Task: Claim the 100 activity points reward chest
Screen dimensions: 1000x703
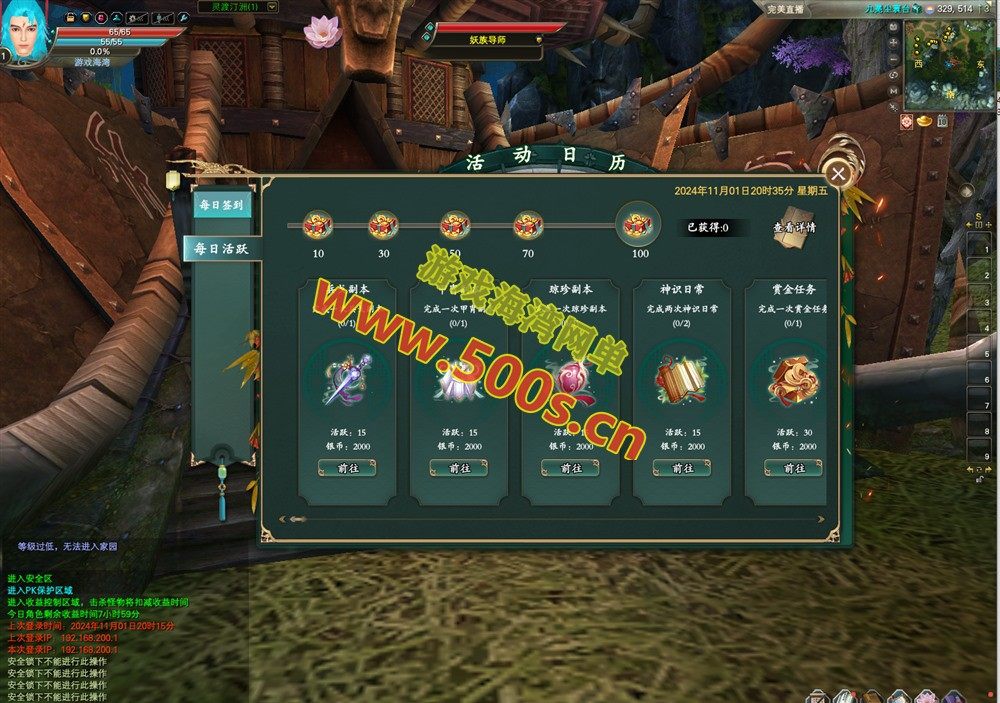Action: coord(638,225)
